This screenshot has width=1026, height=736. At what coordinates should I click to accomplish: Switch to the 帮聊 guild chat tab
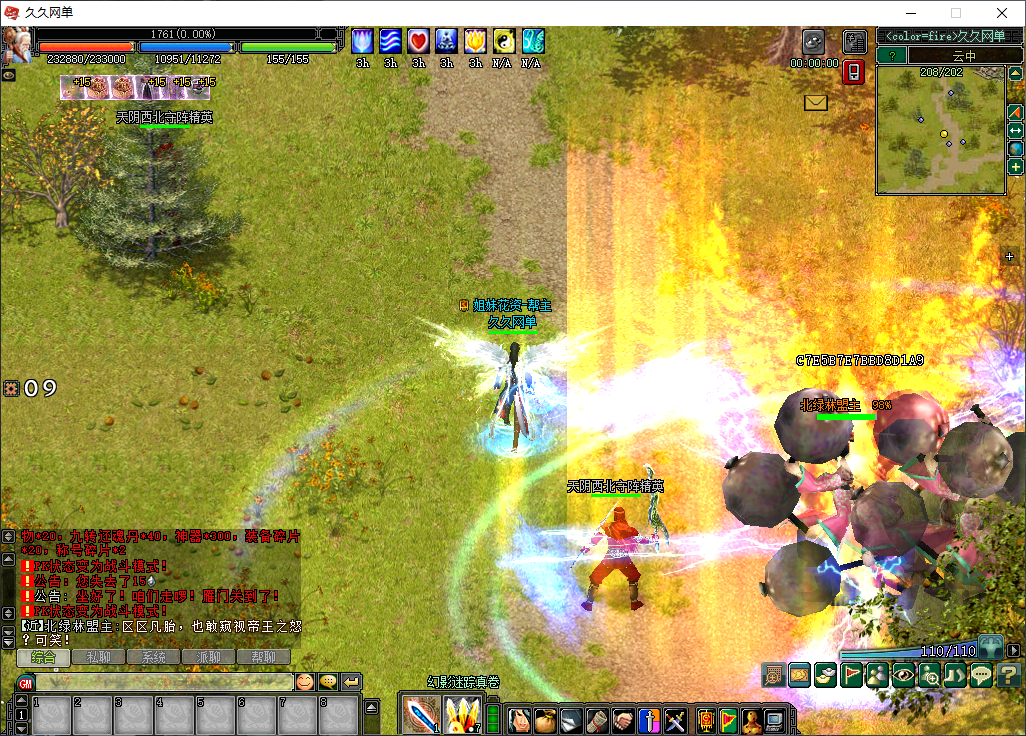263,657
